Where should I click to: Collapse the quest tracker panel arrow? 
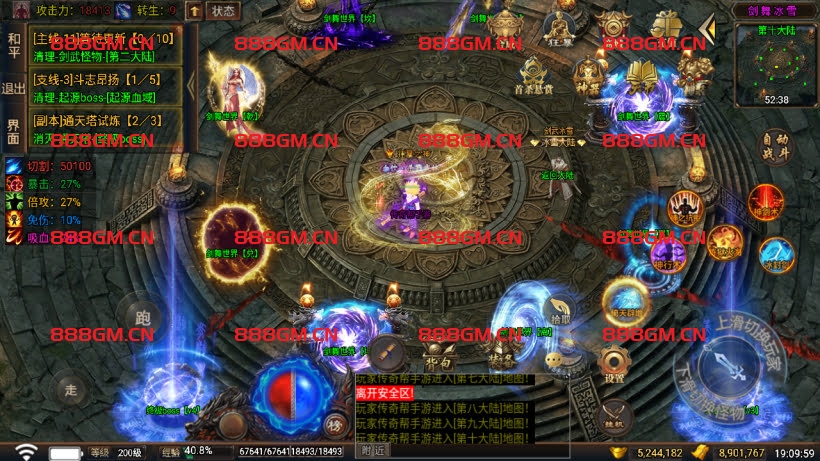(x=191, y=85)
